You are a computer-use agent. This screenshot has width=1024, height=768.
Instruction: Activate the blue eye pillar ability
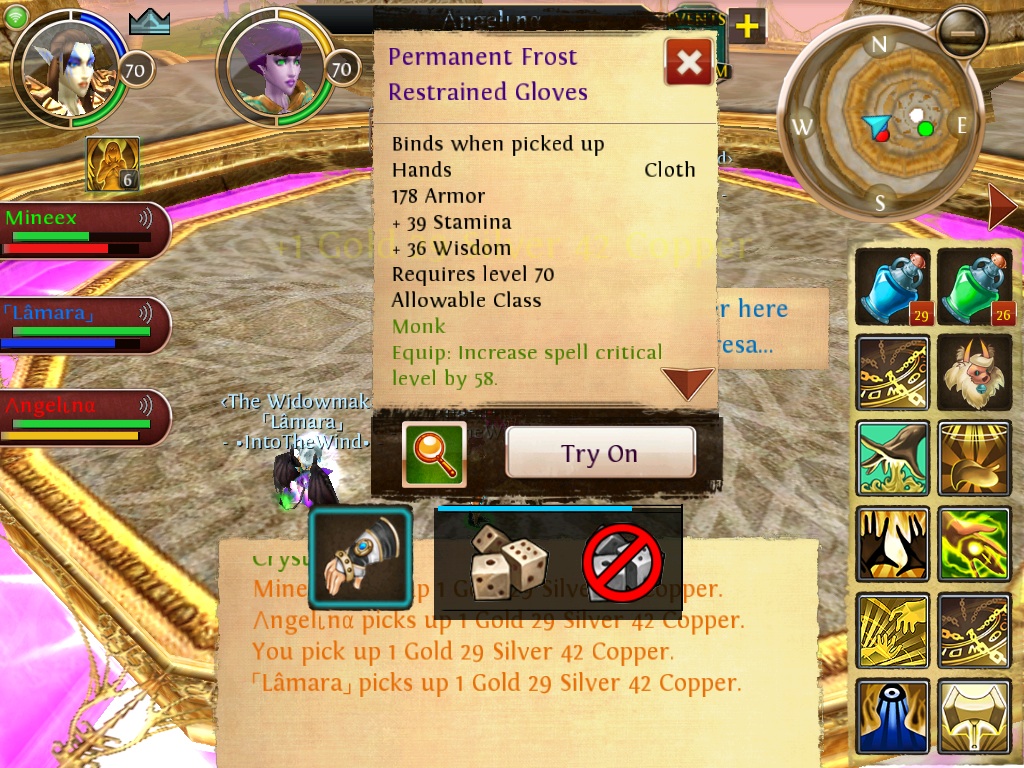point(893,715)
